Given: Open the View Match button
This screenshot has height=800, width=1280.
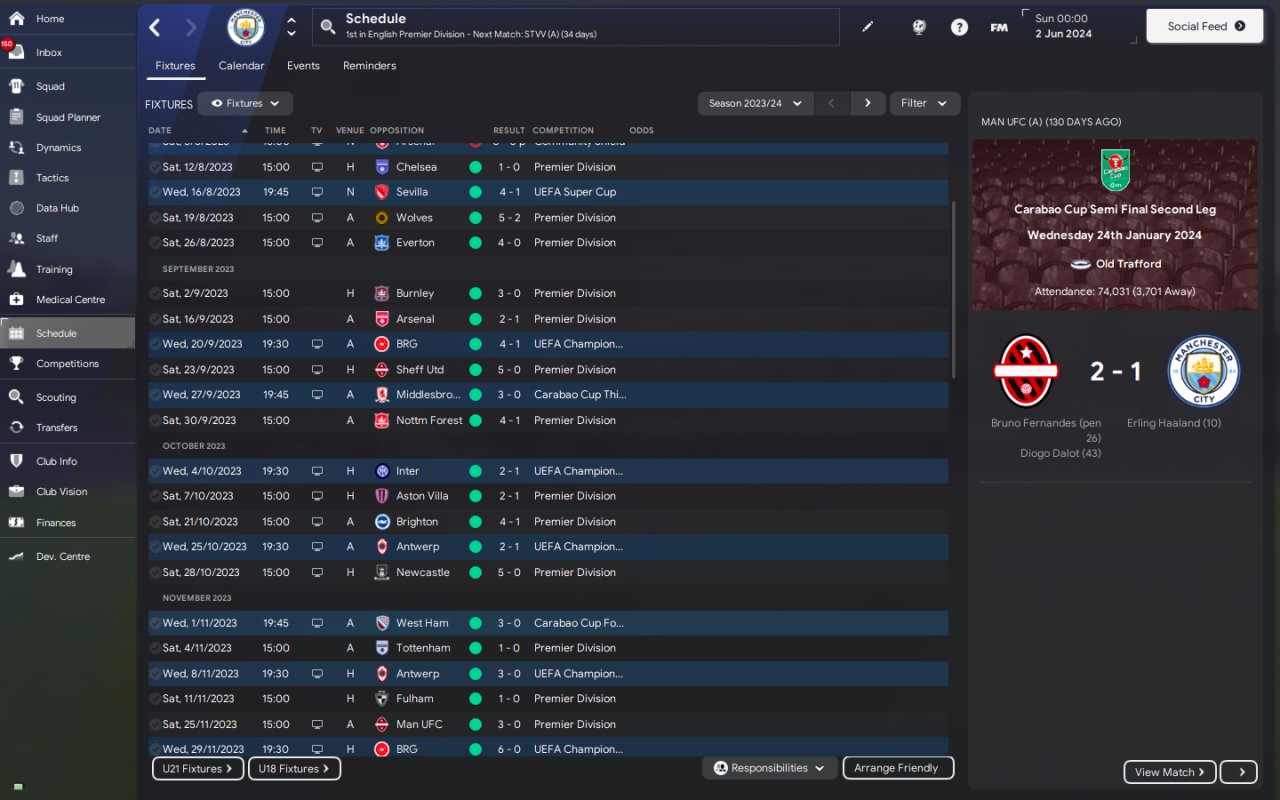Looking at the screenshot, I should tap(1169, 772).
